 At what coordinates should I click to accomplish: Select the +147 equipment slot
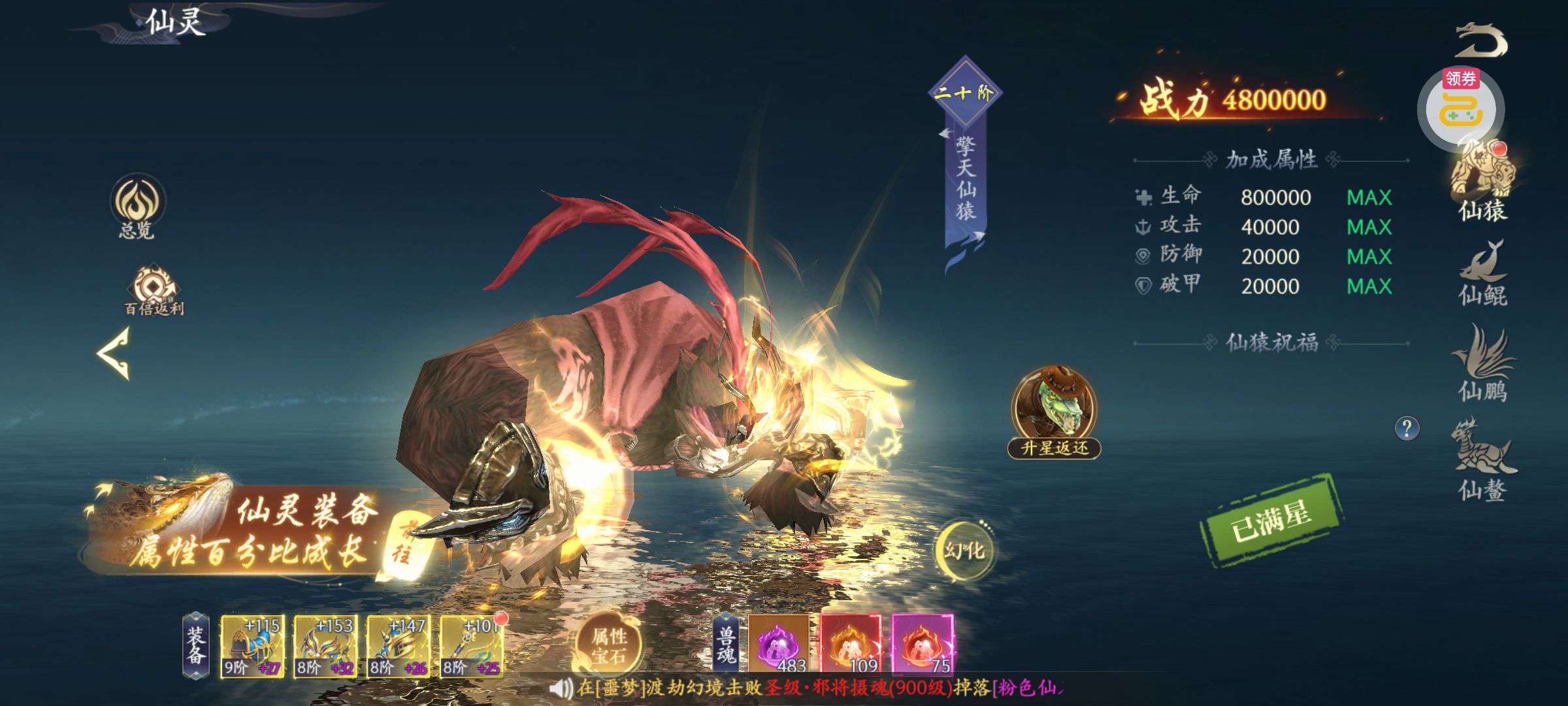(x=399, y=646)
